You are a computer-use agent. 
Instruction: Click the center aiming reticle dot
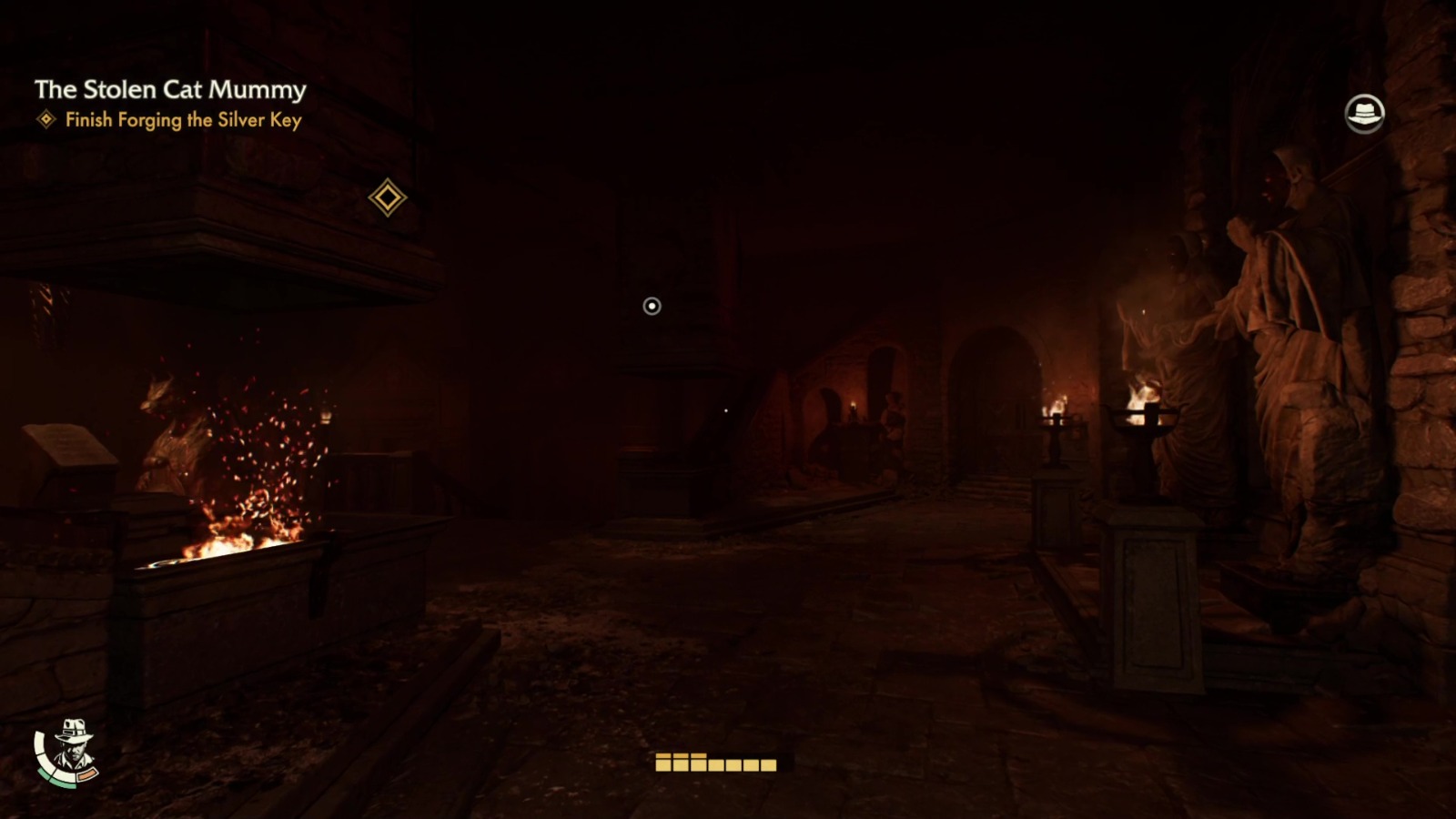point(650,307)
